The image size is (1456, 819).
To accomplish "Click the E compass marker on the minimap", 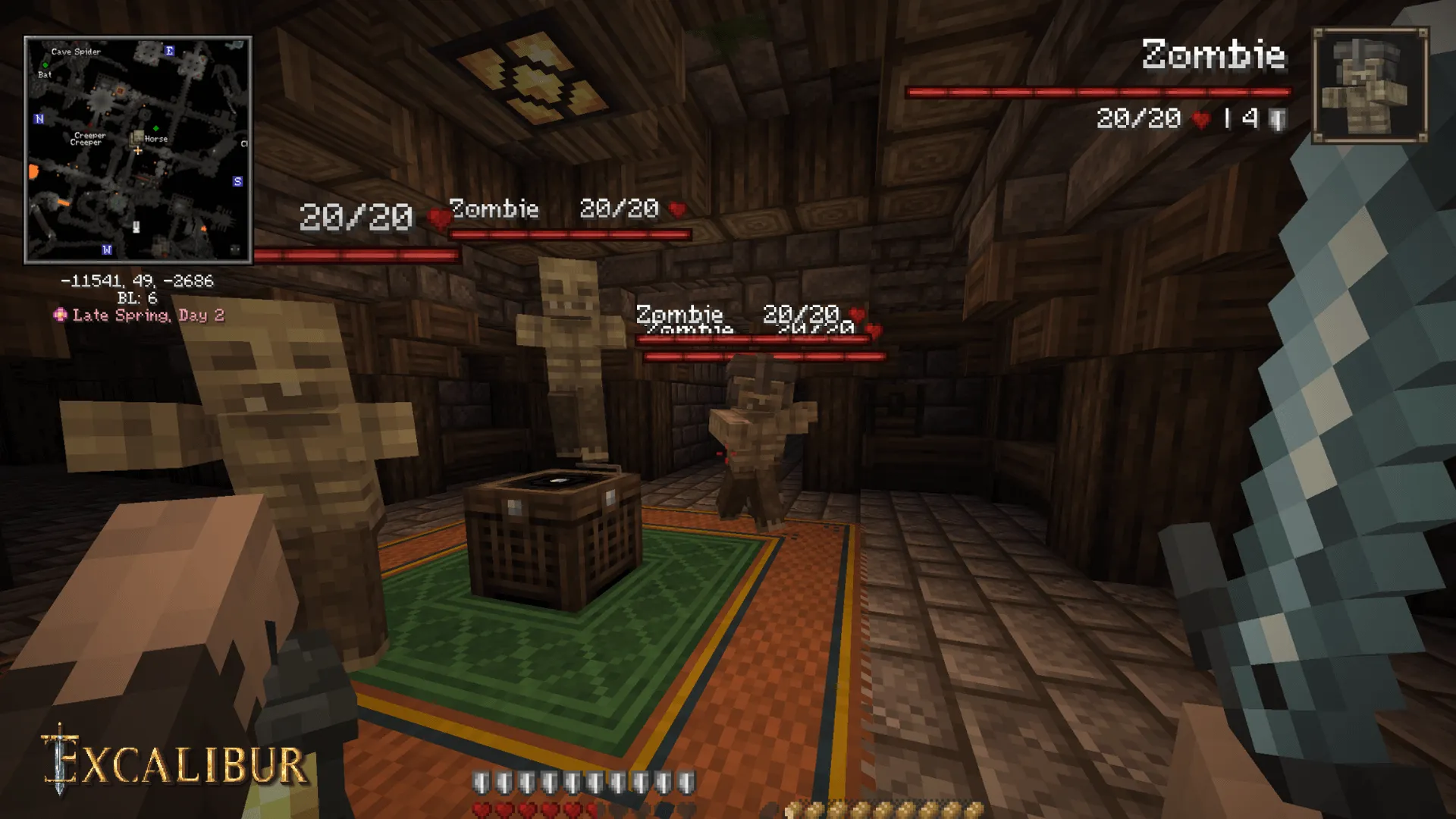I will tap(170, 51).
